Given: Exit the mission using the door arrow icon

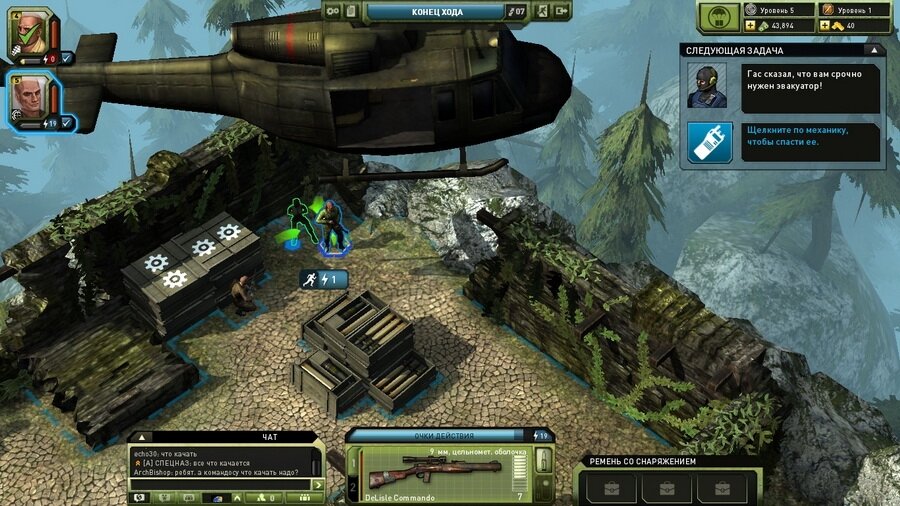Looking at the screenshot, I should point(564,11).
